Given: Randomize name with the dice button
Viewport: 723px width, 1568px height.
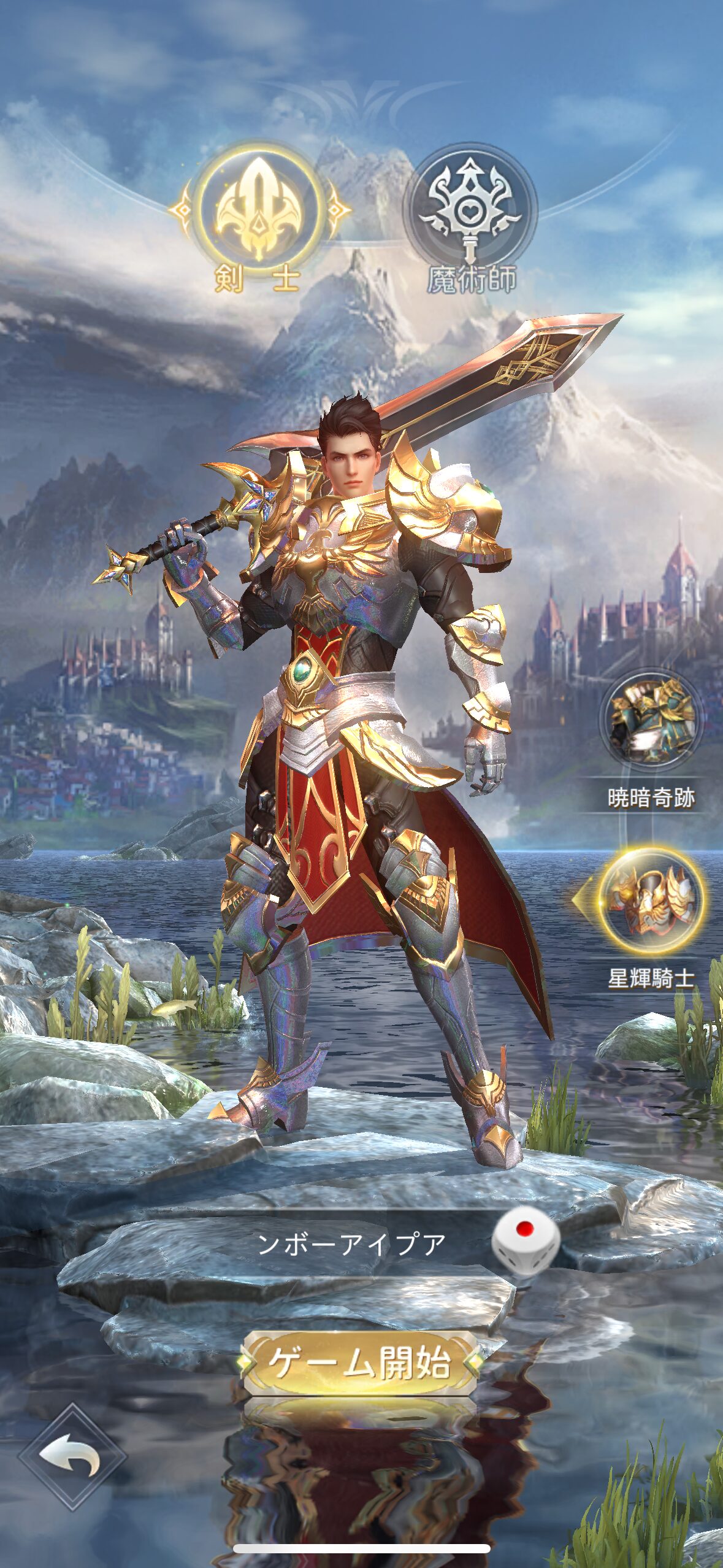Looking at the screenshot, I should (x=526, y=1243).
